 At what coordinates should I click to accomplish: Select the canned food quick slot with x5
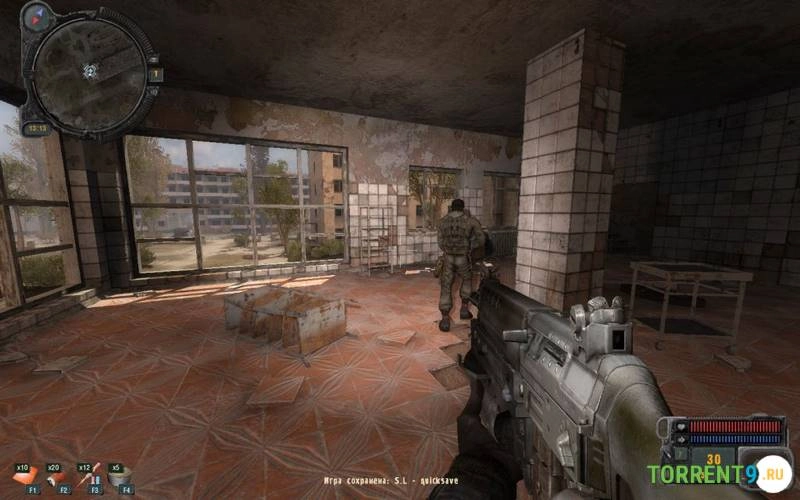(x=121, y=477)
